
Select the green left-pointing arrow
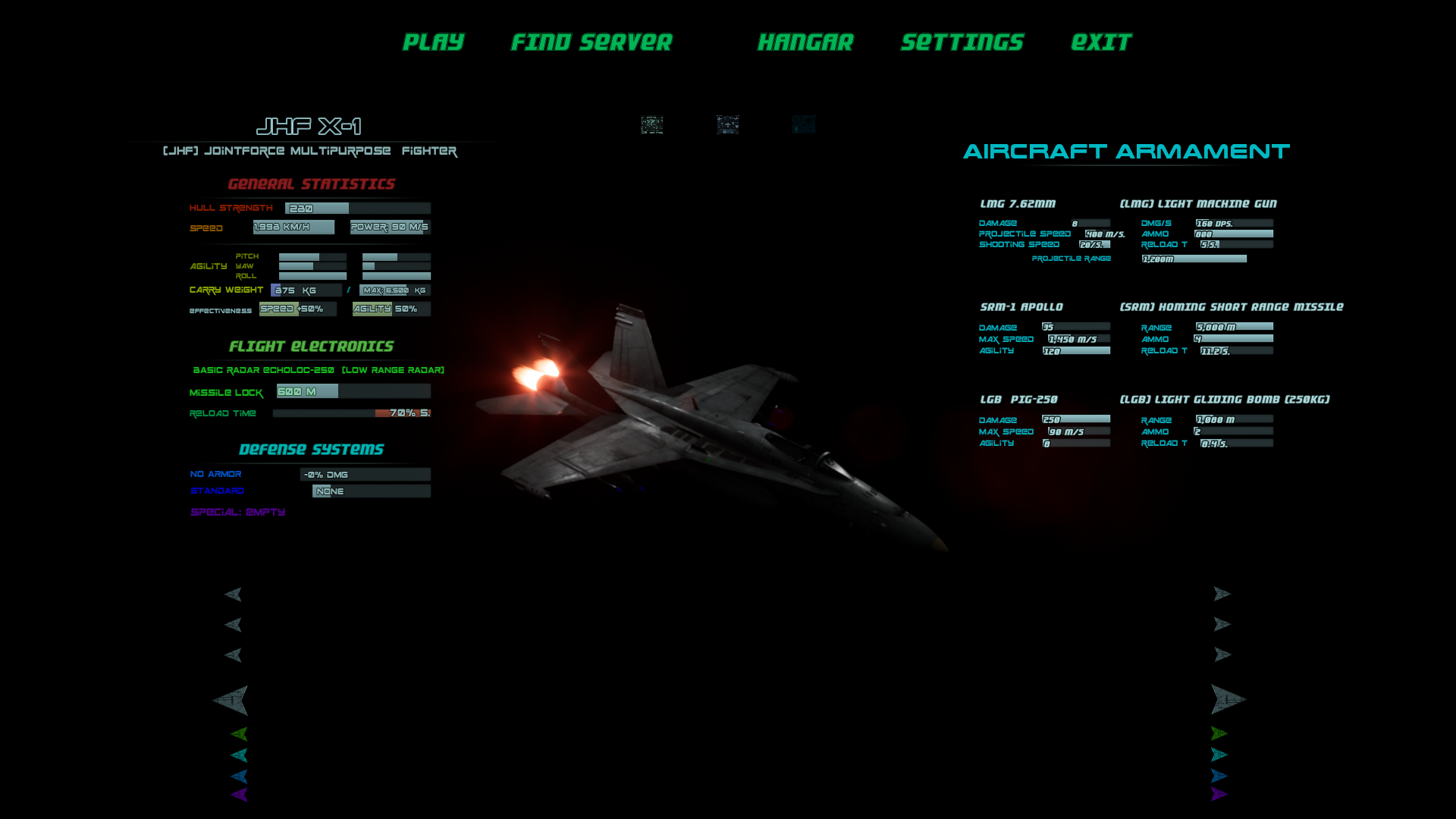[x=240, y=733]
